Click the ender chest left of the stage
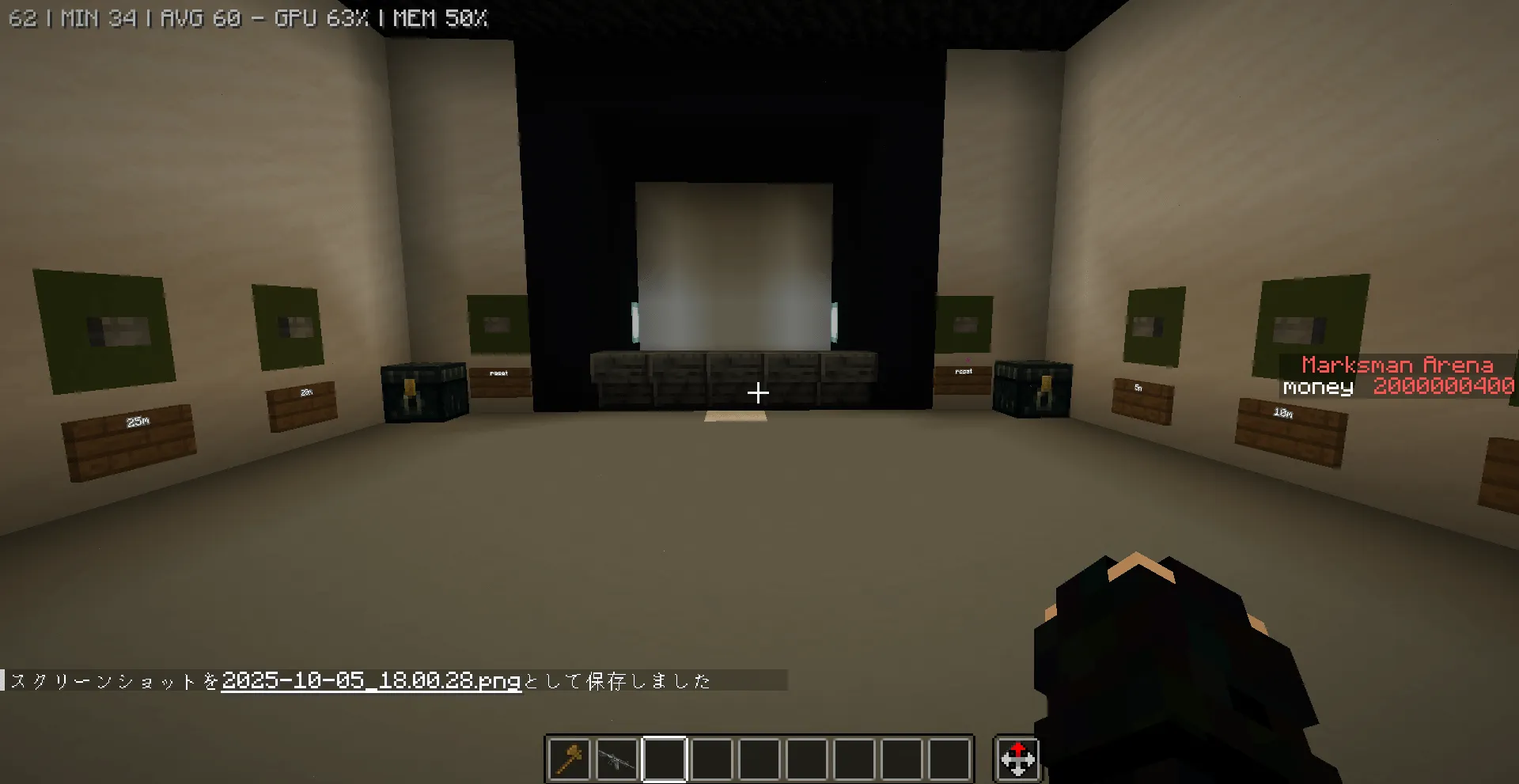This screenshot has width=1519, height=784. 422,388
